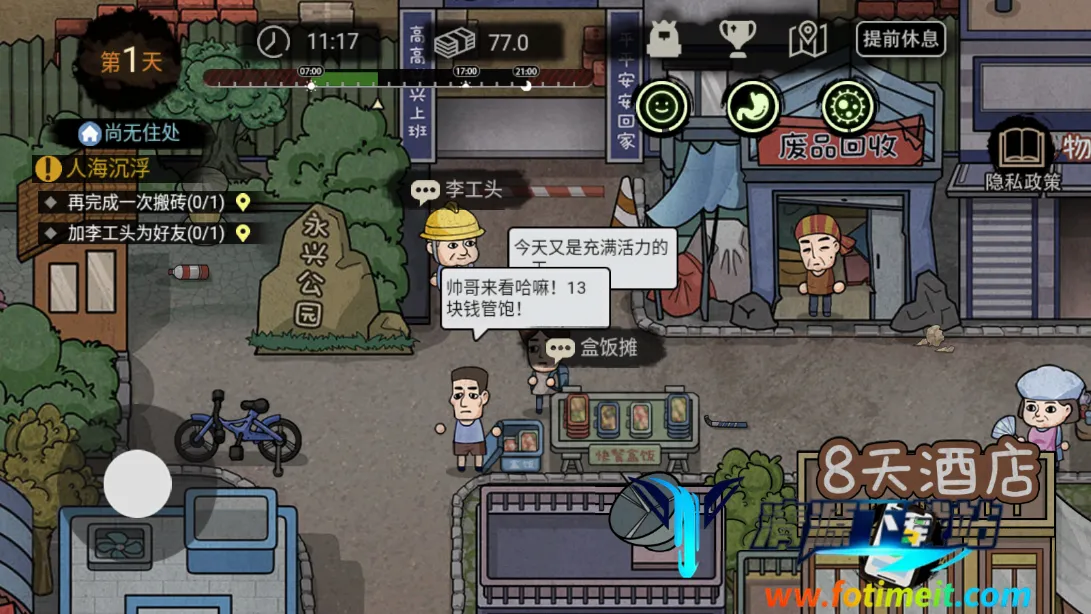Interact with the 盒饭摊 chat label
1091x614 pixels.
(x=592, y=348)
